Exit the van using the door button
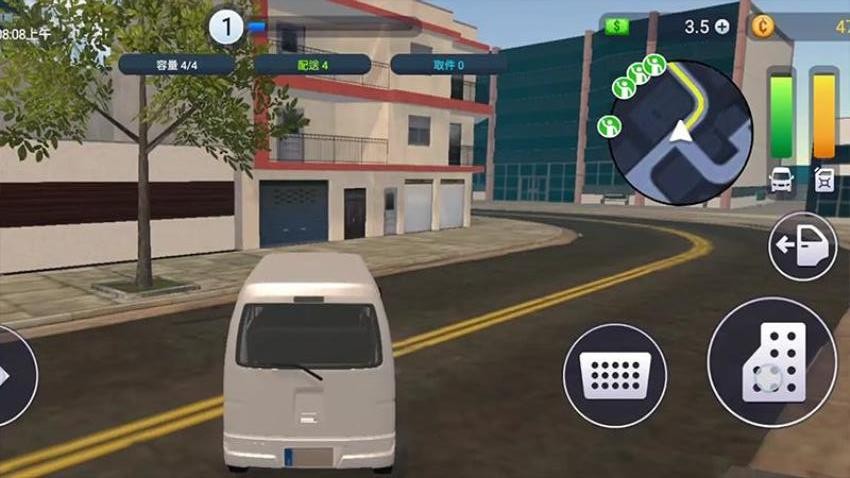 click(802, 246)
